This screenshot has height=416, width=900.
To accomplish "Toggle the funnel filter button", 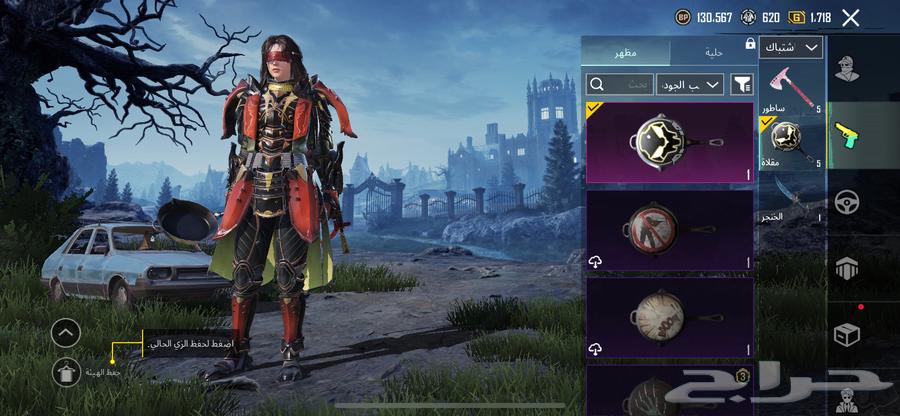I will click(742, 85).
